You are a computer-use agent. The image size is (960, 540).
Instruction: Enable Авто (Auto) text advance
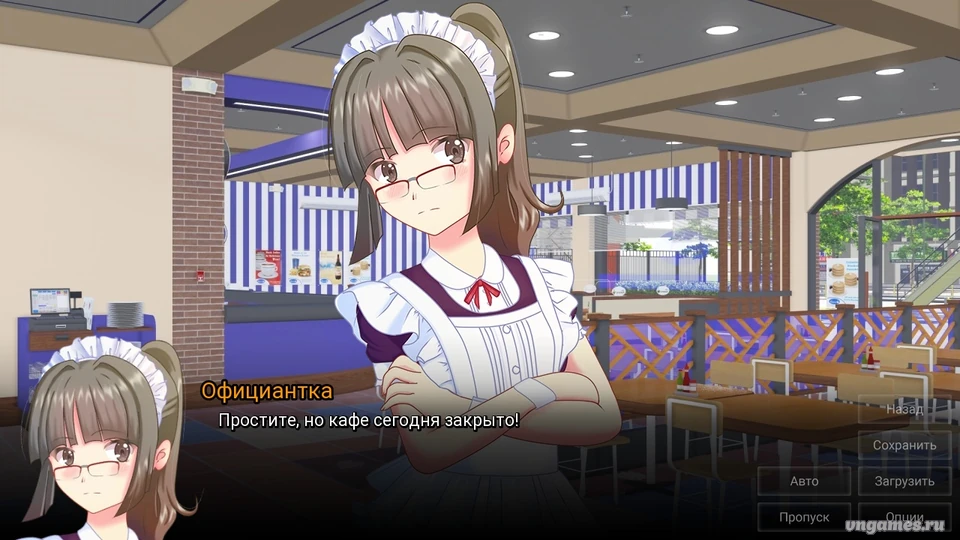[x=804, y=481]
